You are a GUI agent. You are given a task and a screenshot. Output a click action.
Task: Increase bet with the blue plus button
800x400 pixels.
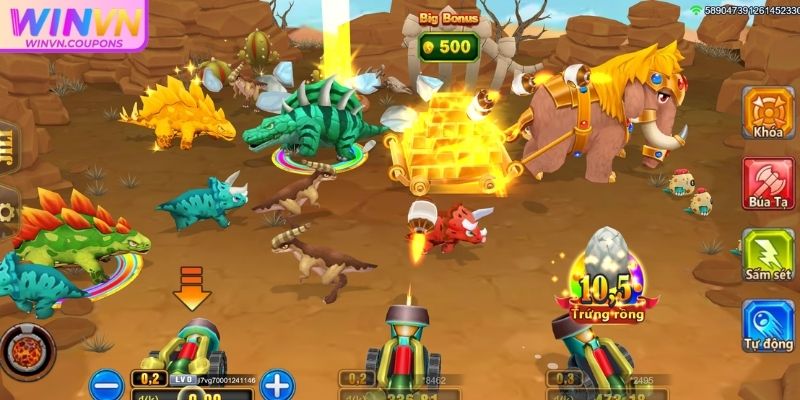pyautogui.click(x=277, y=382)
